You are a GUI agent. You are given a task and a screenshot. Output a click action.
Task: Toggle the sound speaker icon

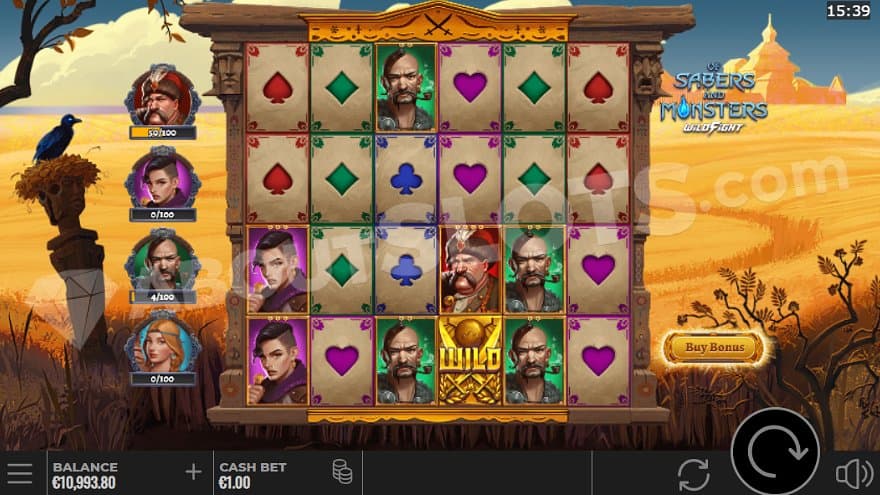click(x=853, y=473)
